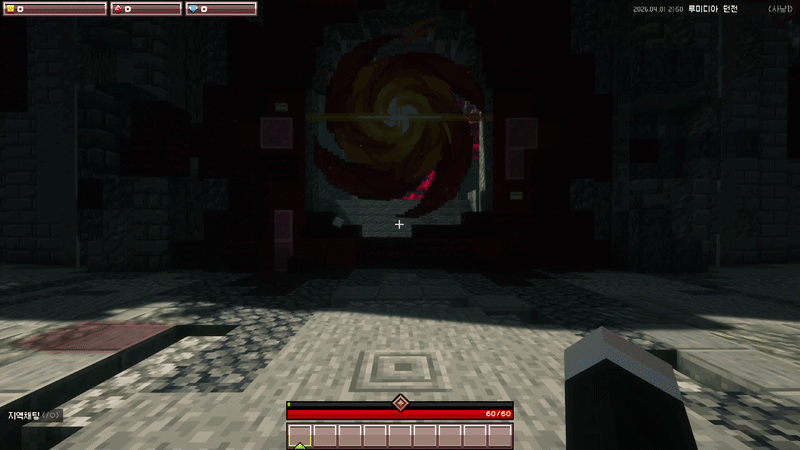Click the red ruby currency icon
Screen dimensions: 800x450
tap(117, 9)
